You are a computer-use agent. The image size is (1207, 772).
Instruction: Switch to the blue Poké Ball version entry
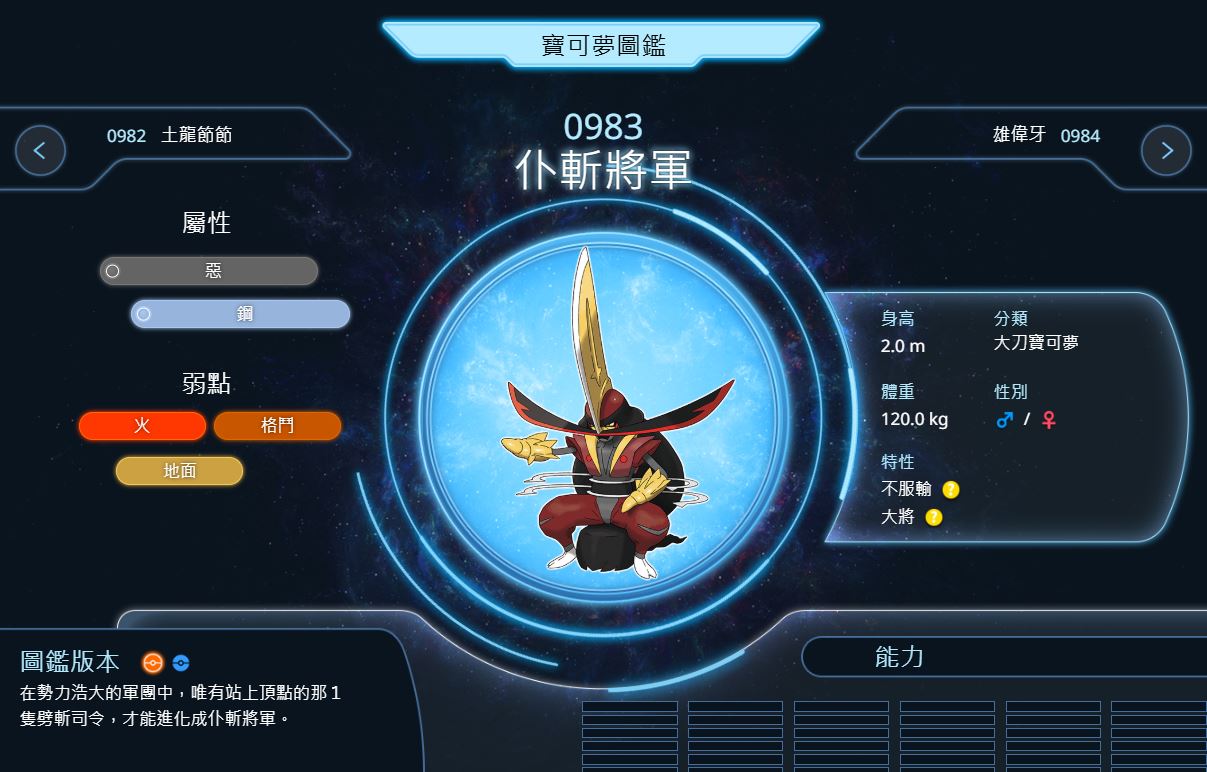180,662
